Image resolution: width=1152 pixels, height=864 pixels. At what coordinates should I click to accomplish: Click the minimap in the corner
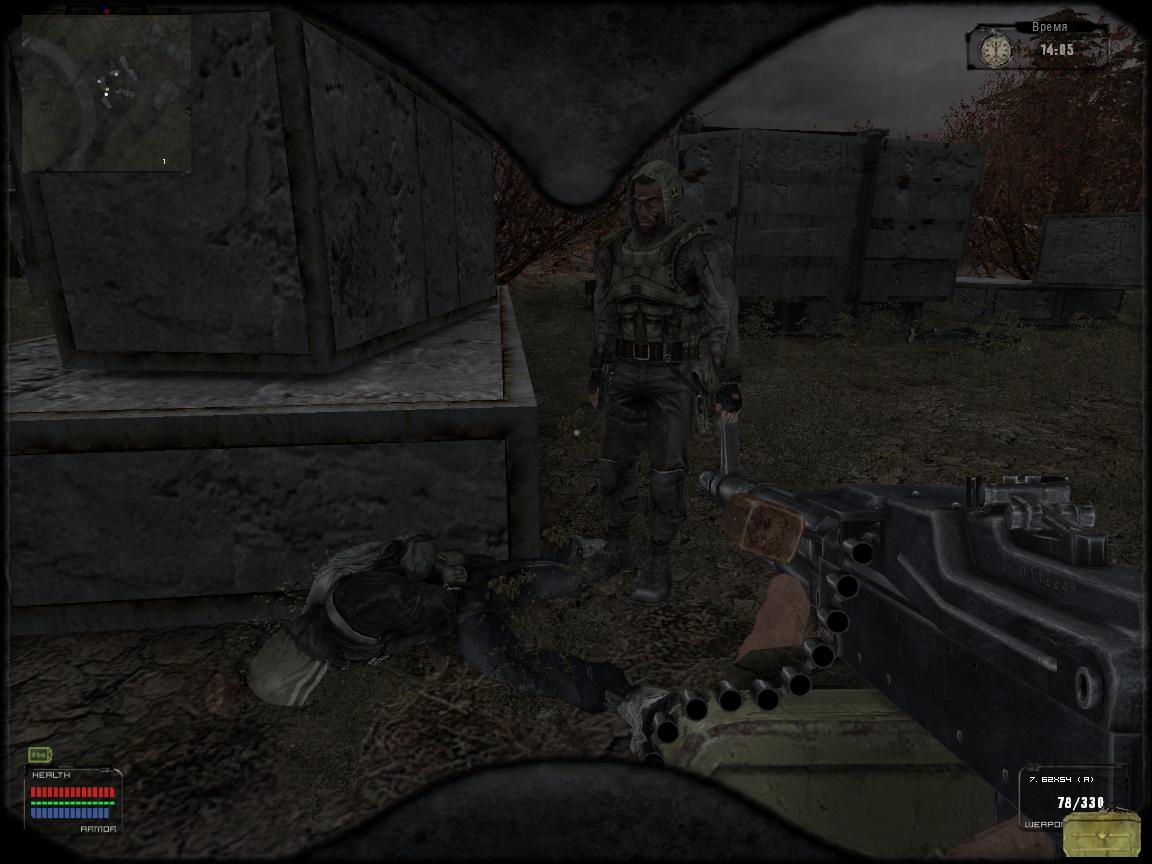pyautogui.click(x=105, y=92)
